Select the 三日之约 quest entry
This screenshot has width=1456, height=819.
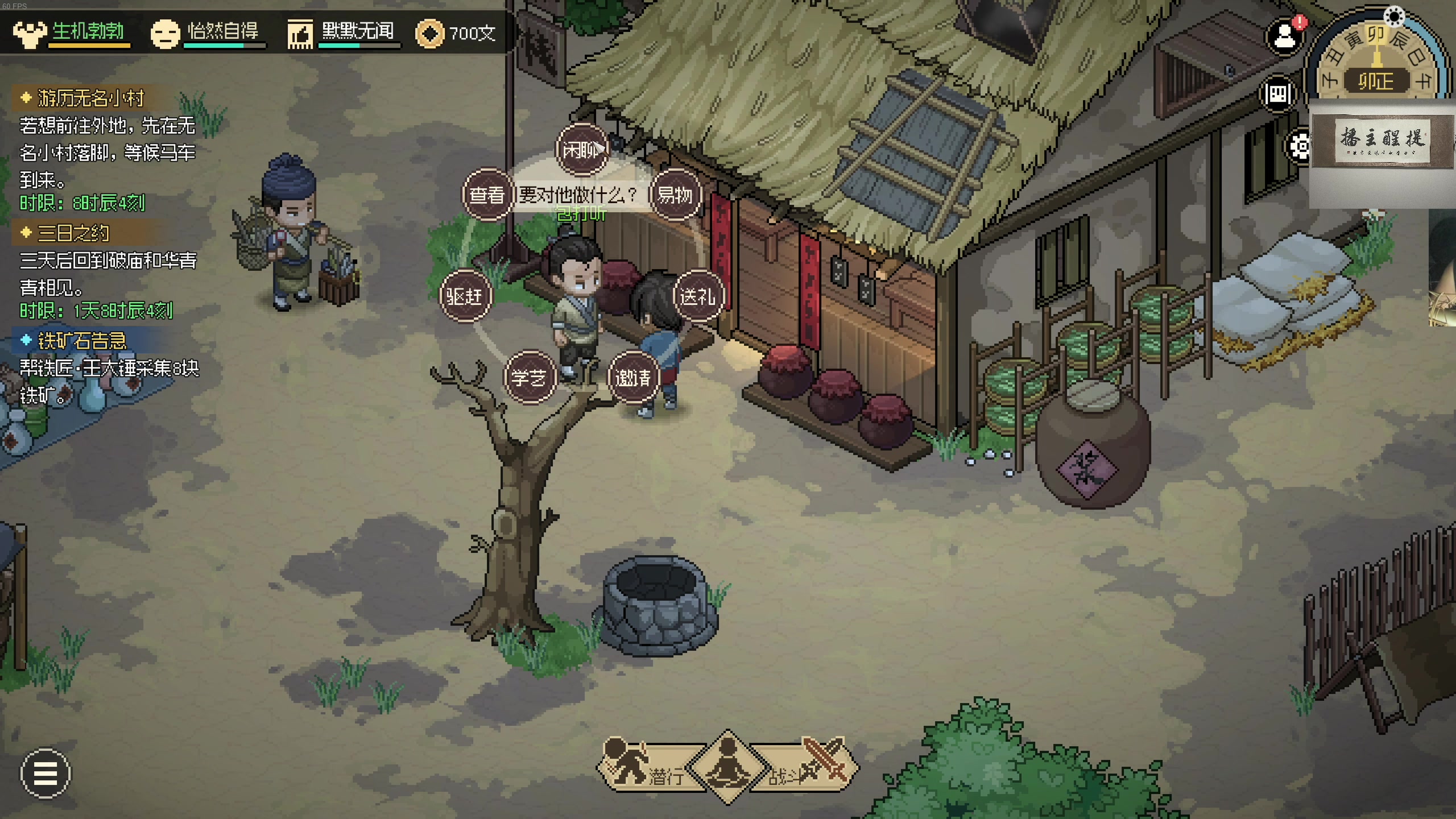tap(73, 233)
